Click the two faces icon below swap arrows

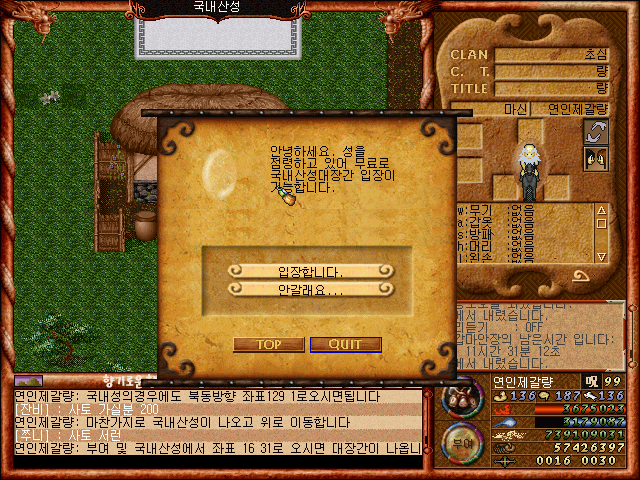pos(596,158)
